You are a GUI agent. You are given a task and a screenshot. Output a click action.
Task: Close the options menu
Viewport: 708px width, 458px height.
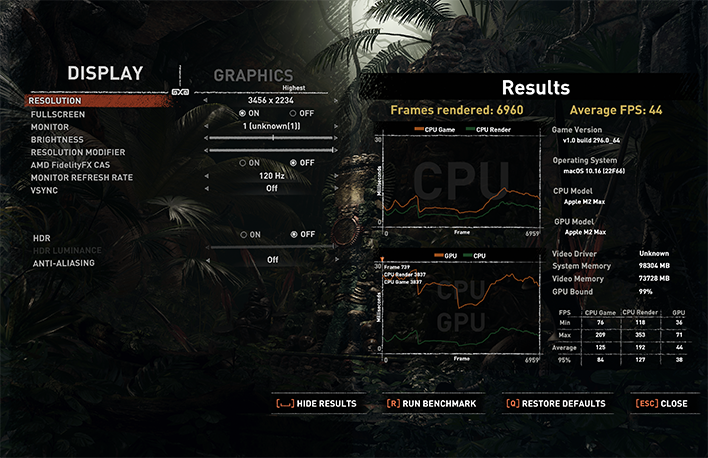click(x=661, y=404)
